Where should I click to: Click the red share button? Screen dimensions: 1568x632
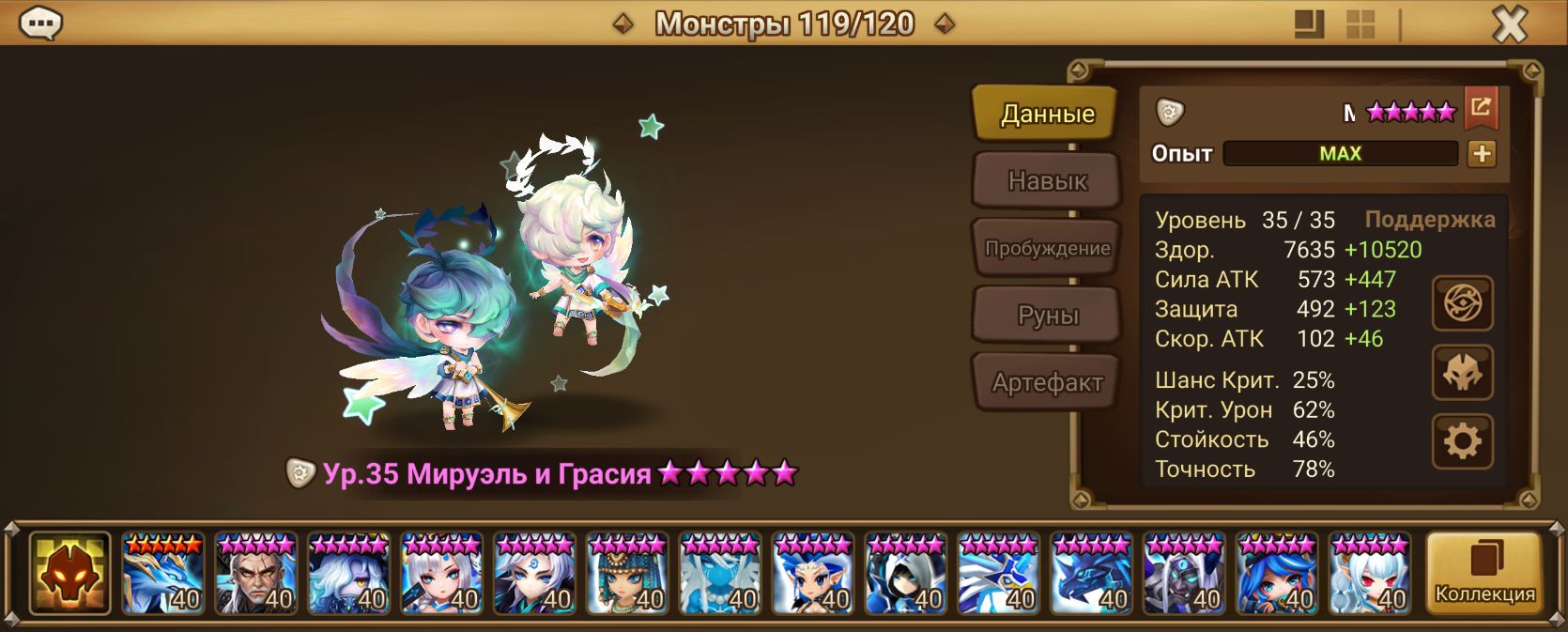point(1481,109)
